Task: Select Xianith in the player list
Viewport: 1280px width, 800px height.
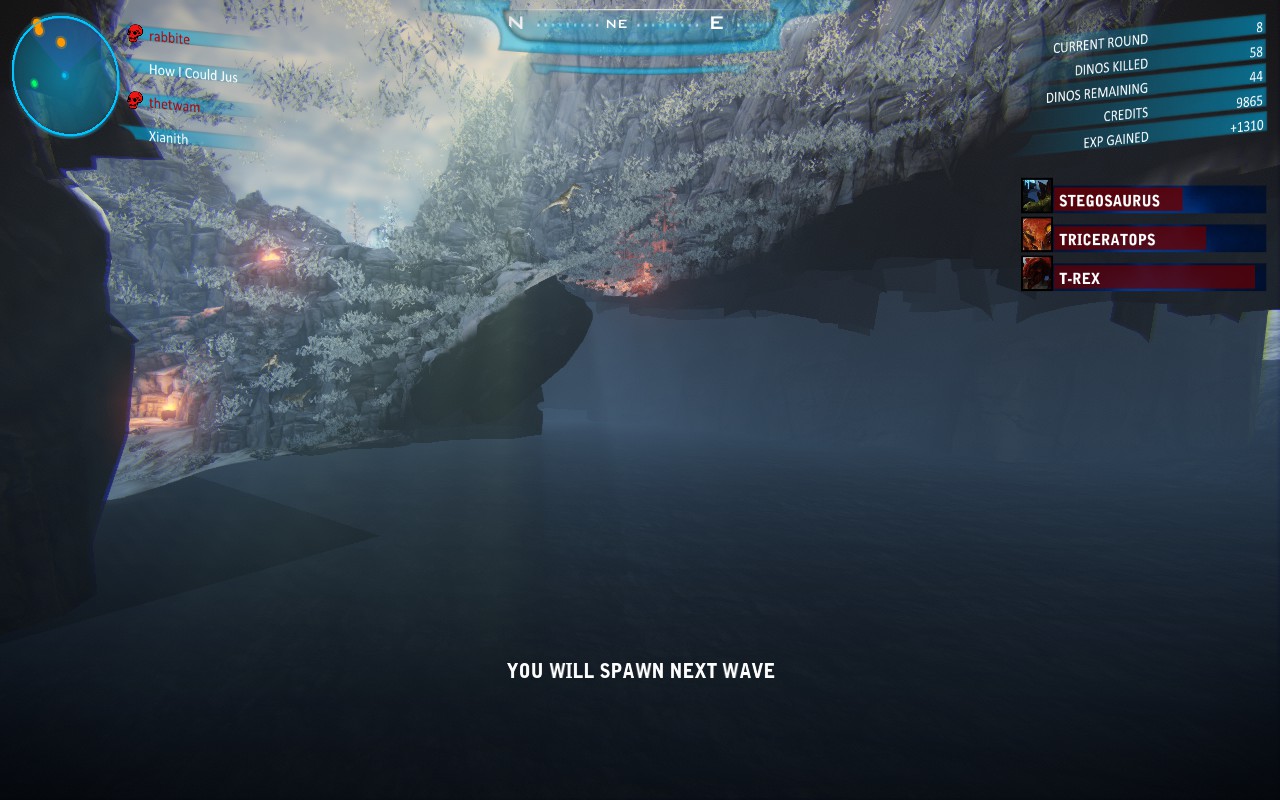Action: pyautogui.click(x=168, y=138)
